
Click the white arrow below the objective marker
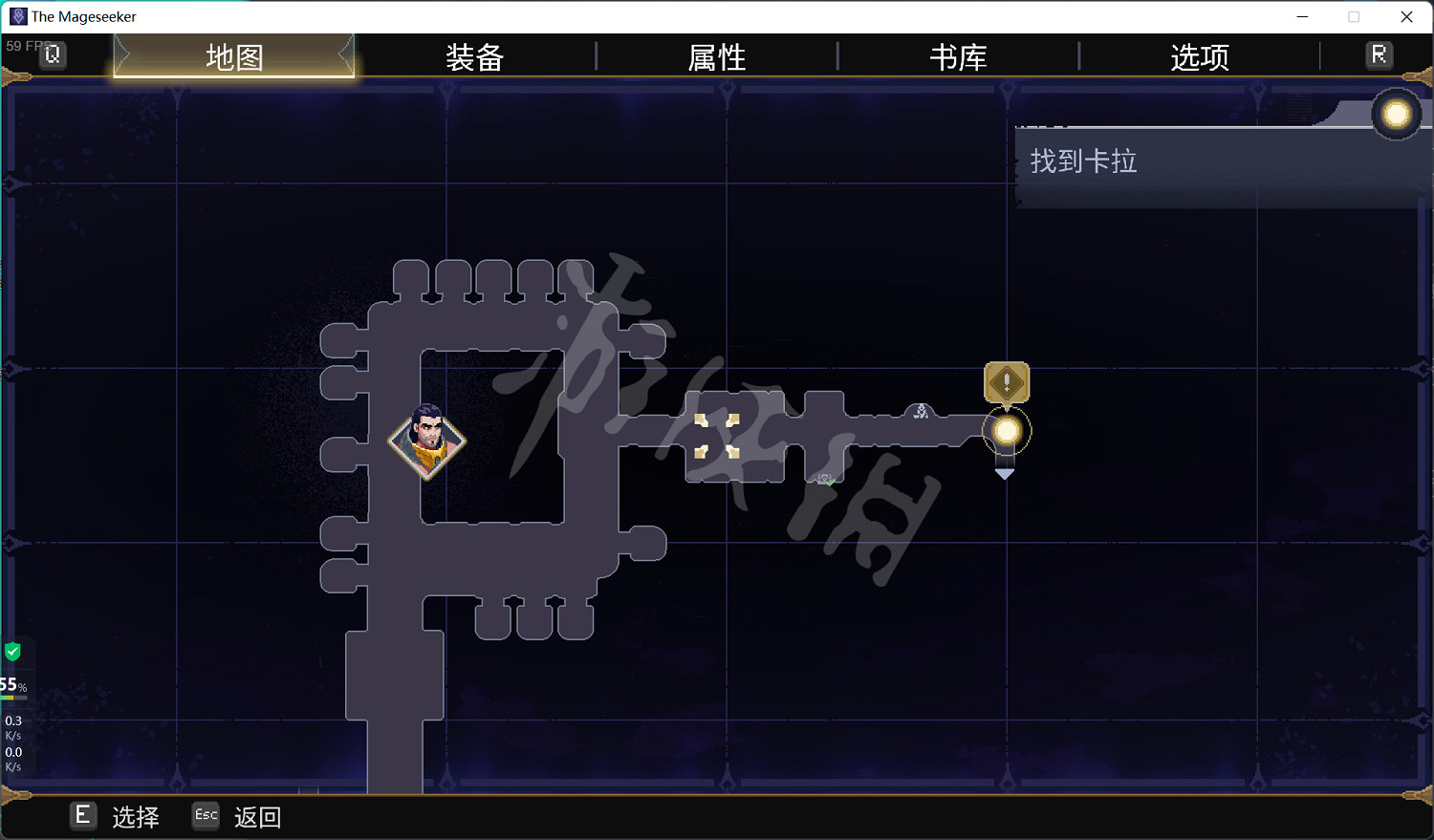coord(1005,471)
